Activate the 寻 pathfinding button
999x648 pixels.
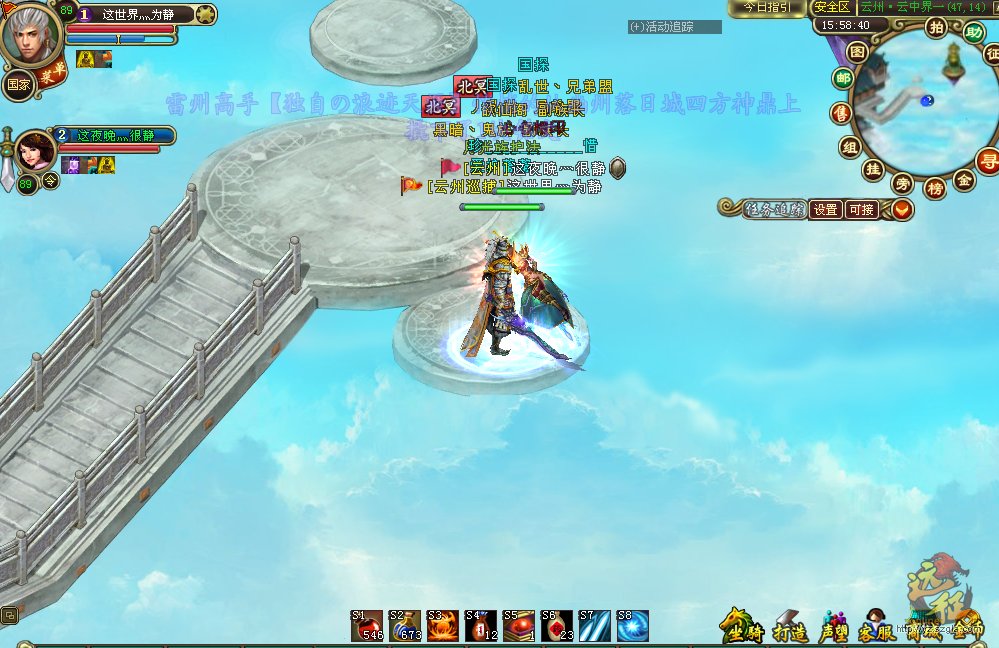987,159
